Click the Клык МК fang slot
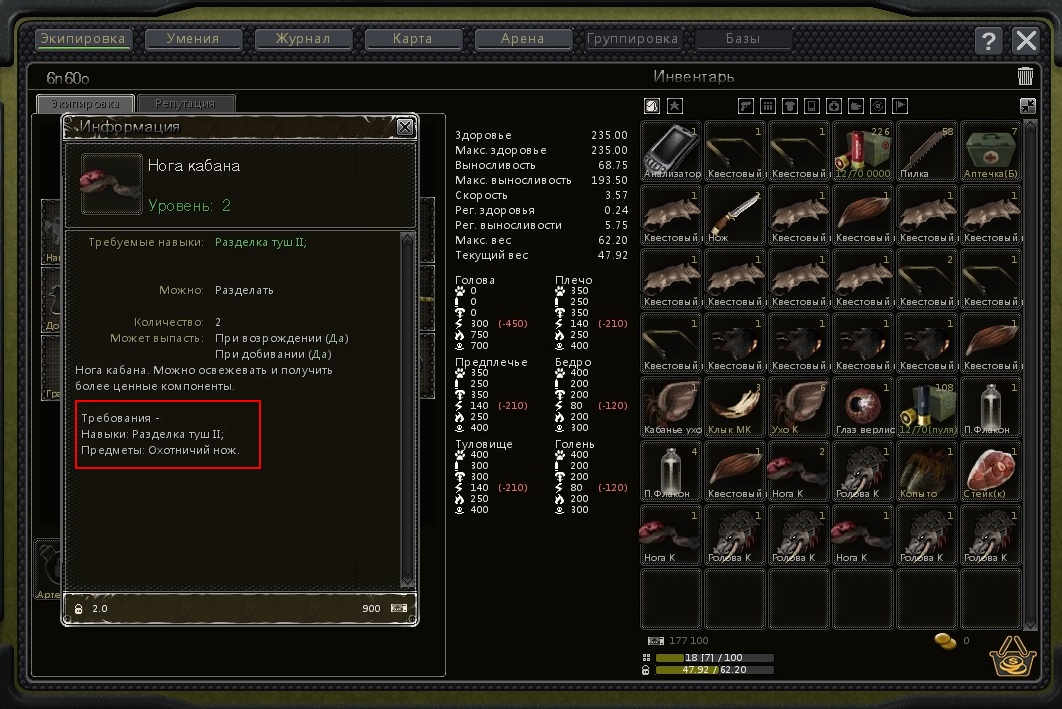This screenshot has width=1062, height=709. (x=735, y=407)
